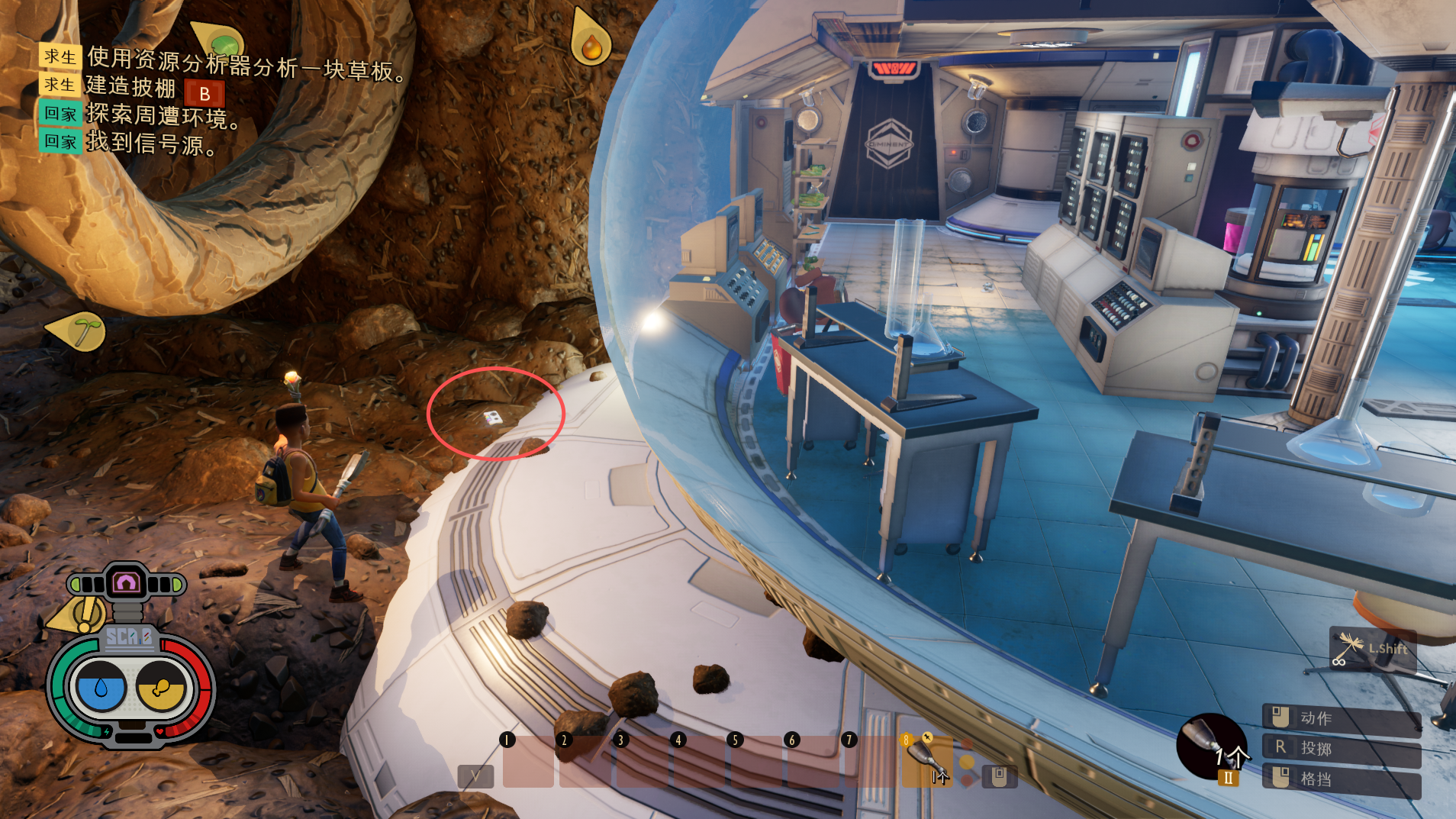Image resolution: width=1456 pixels, height=819 pixels.
Task: Click the green leaf waypoint marker
Action: [221, 40]
